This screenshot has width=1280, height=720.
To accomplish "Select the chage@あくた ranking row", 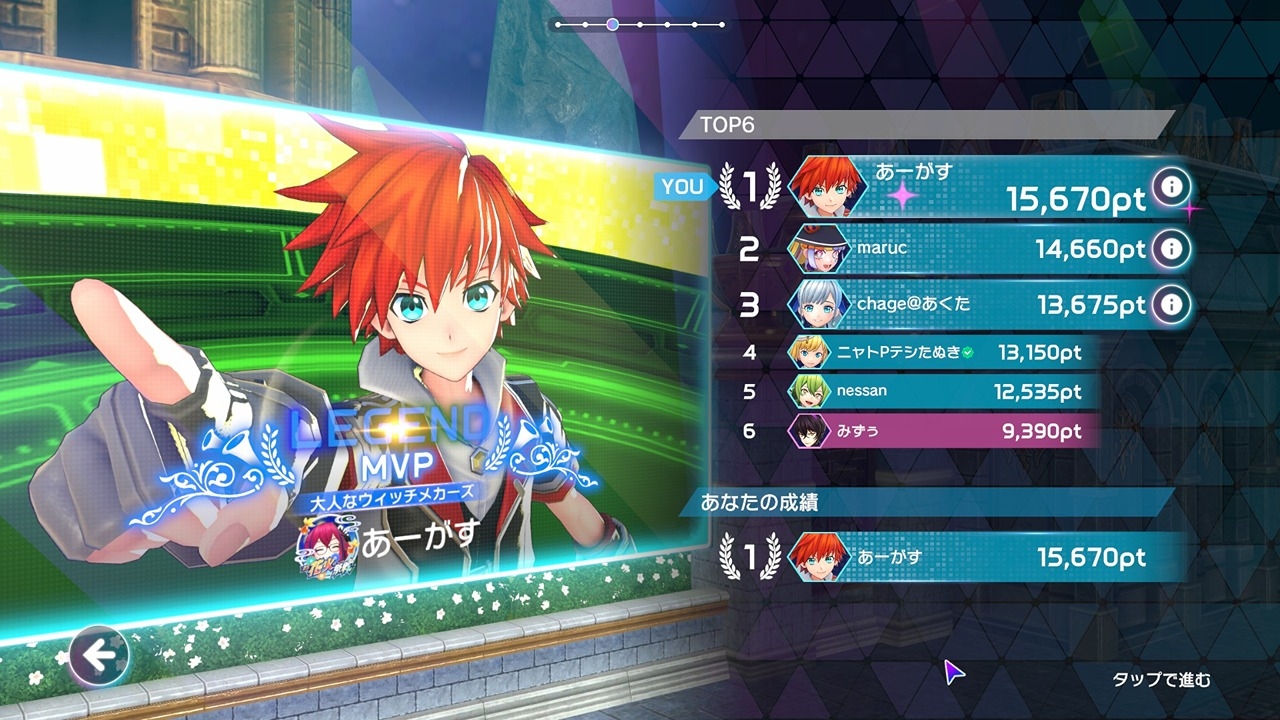I will (x=960, y=304).
